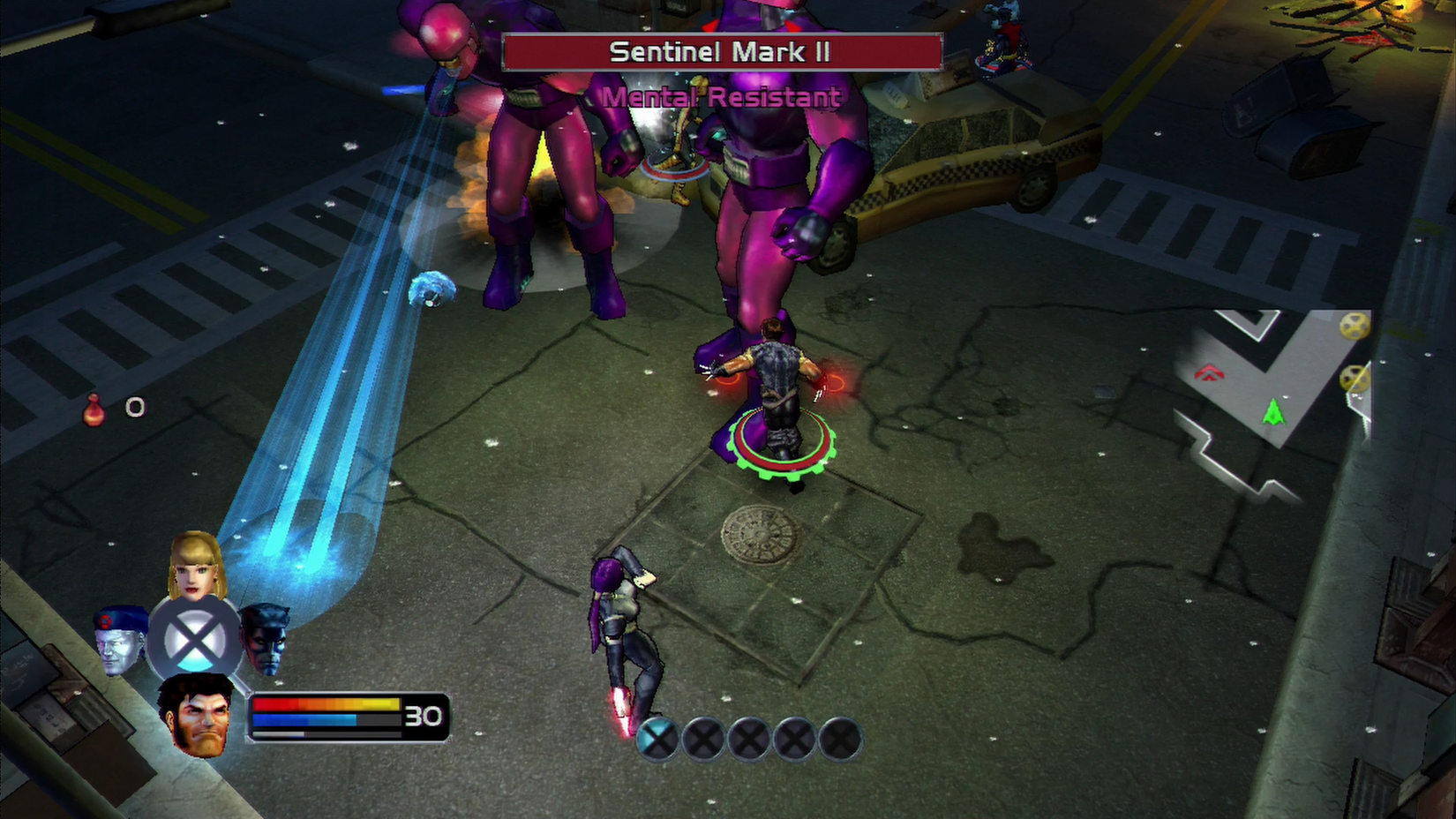Toggle the second darkened X power slot
1456x819 pixels.
coord(703,740)
